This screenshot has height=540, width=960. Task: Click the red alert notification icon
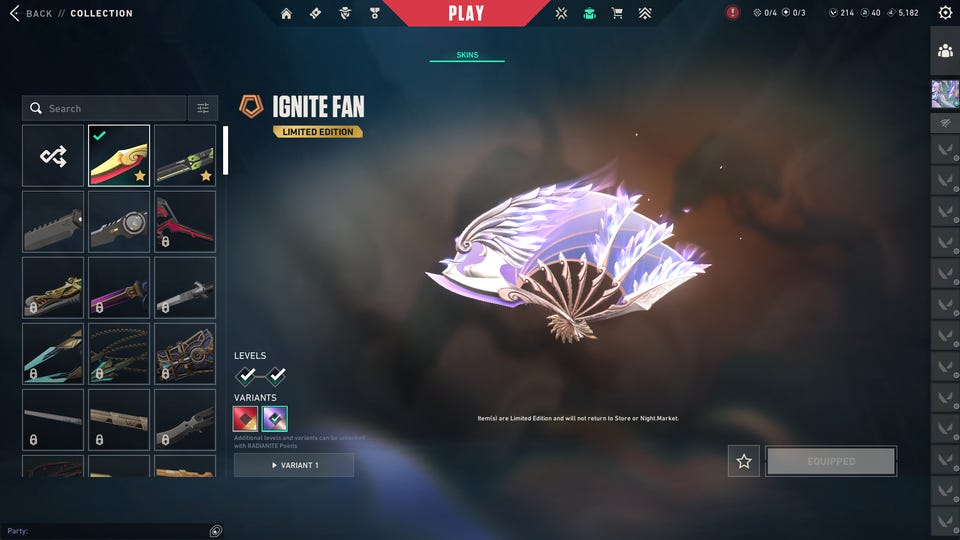733,13
